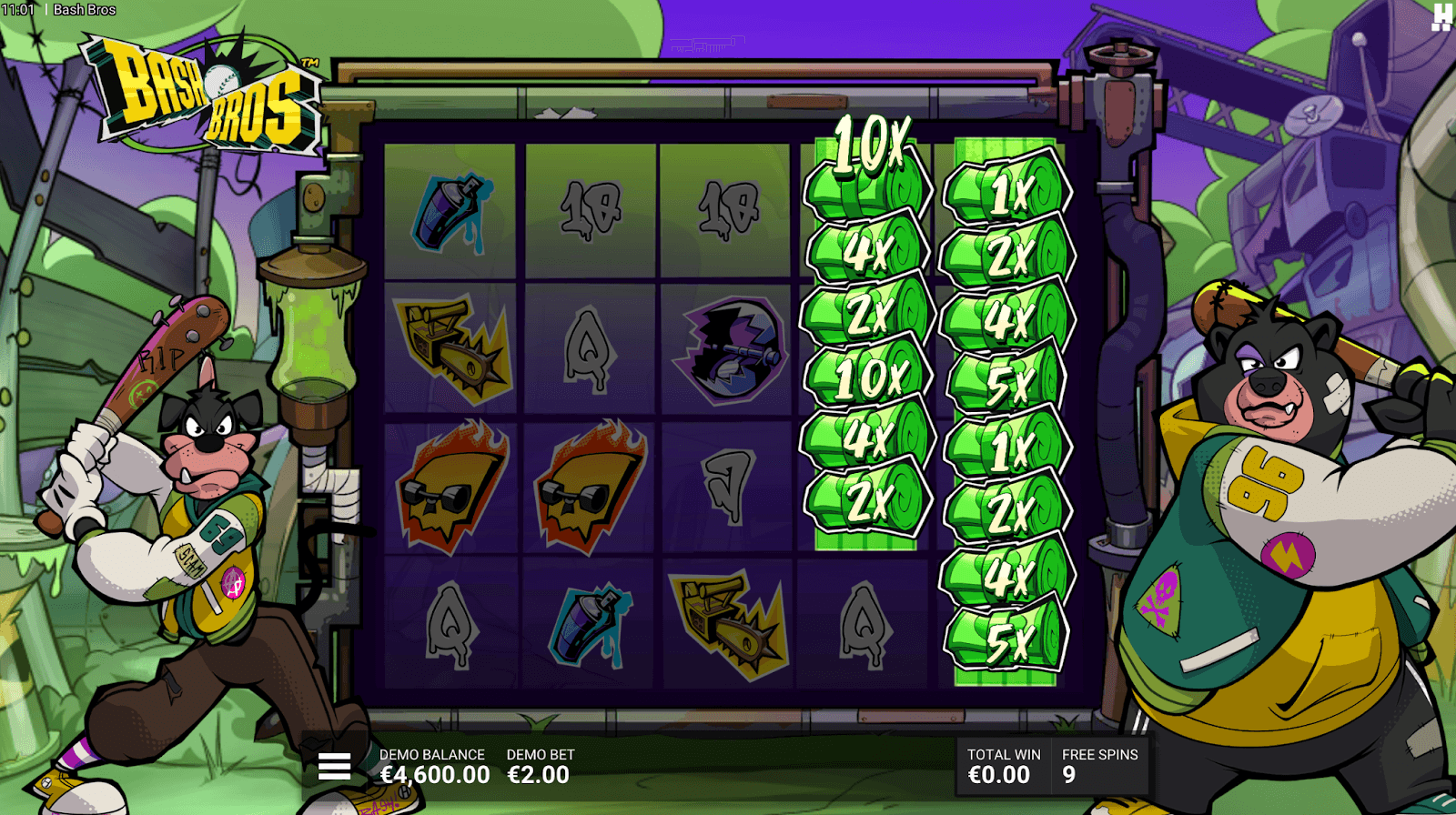Select the Demo Bet amount

pyautogui.click(x=539, y=775)
